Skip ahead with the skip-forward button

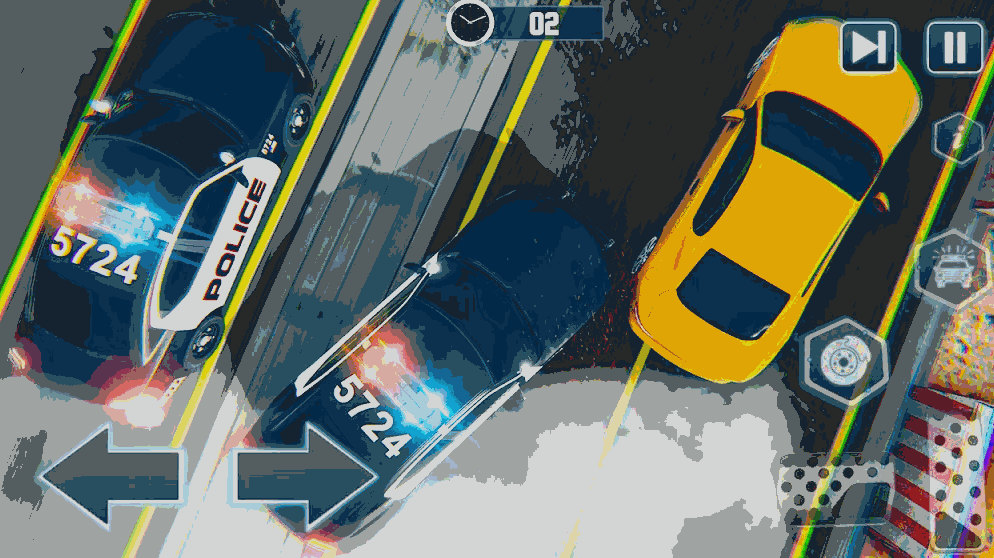pos(868,47)
